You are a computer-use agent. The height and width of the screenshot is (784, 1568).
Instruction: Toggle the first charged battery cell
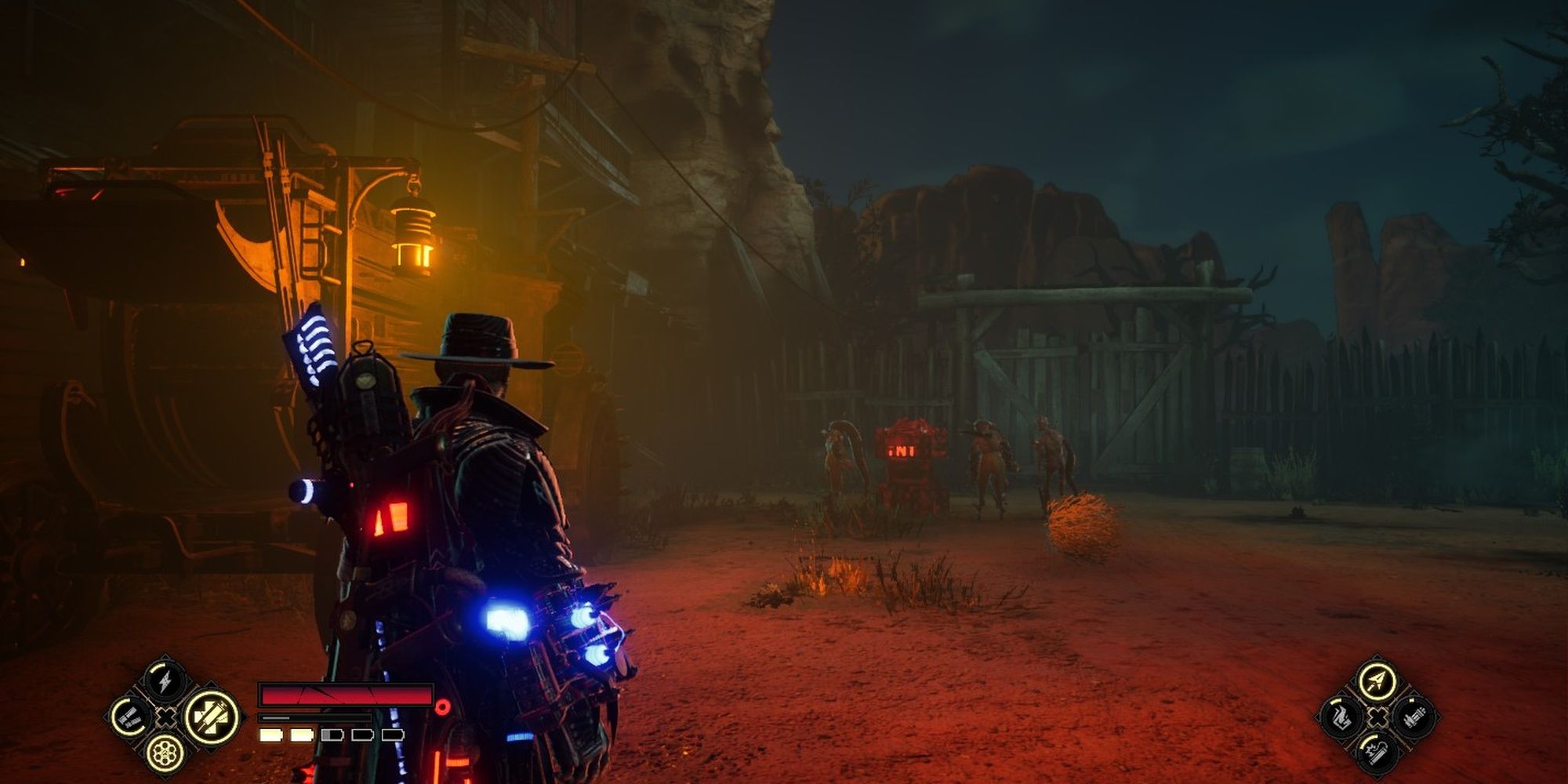[270, 736]
